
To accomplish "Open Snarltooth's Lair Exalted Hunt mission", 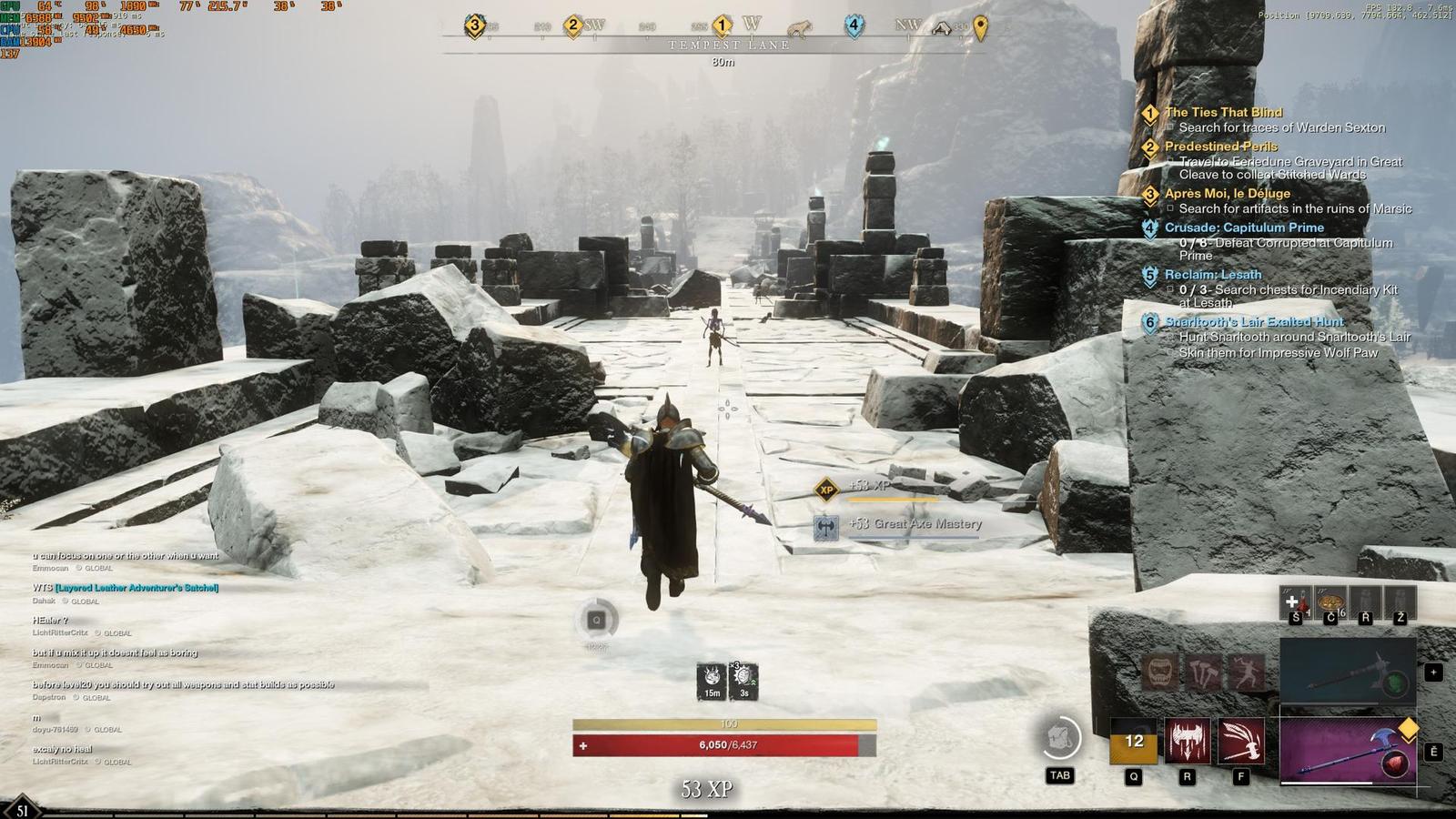I will click(1254, 322).
